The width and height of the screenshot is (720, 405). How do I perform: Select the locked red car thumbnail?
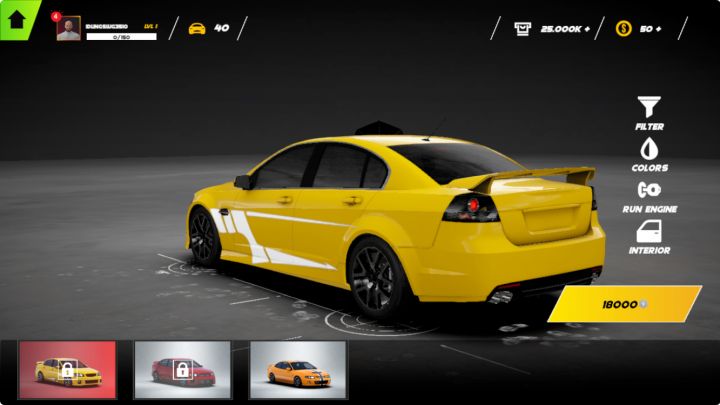click(182, 370)
